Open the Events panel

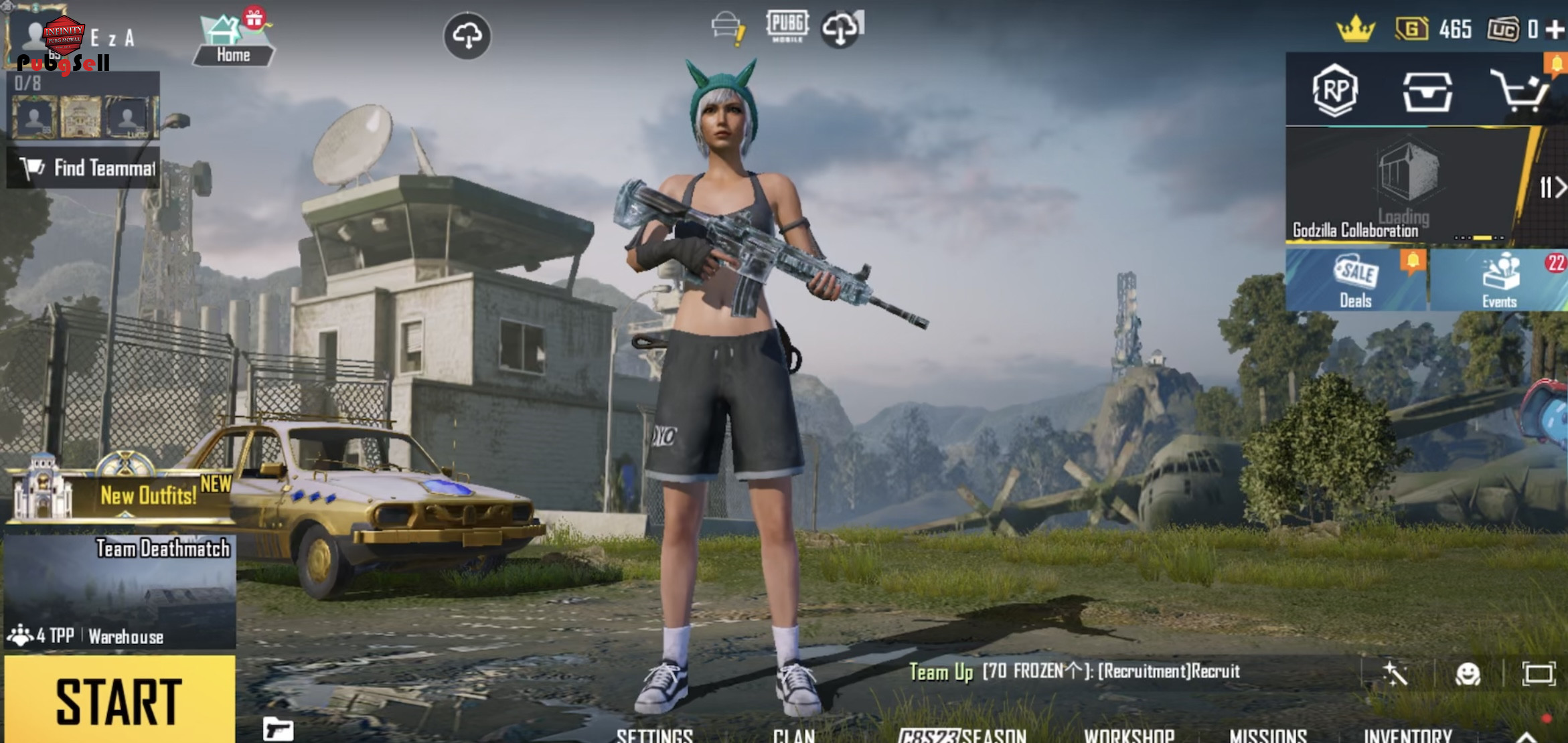pos(1500,281)
